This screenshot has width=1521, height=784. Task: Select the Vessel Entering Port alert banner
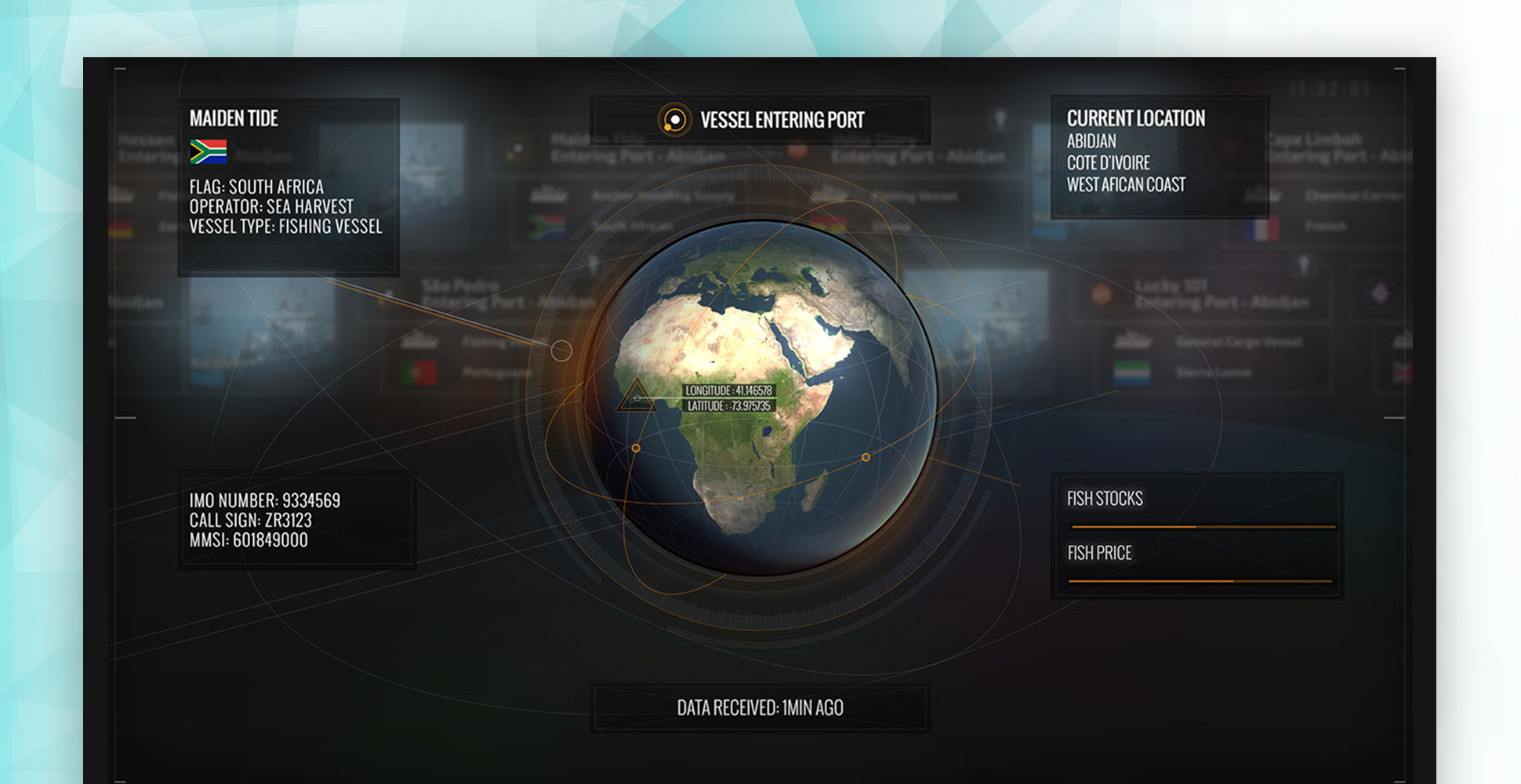click(760, 120)
